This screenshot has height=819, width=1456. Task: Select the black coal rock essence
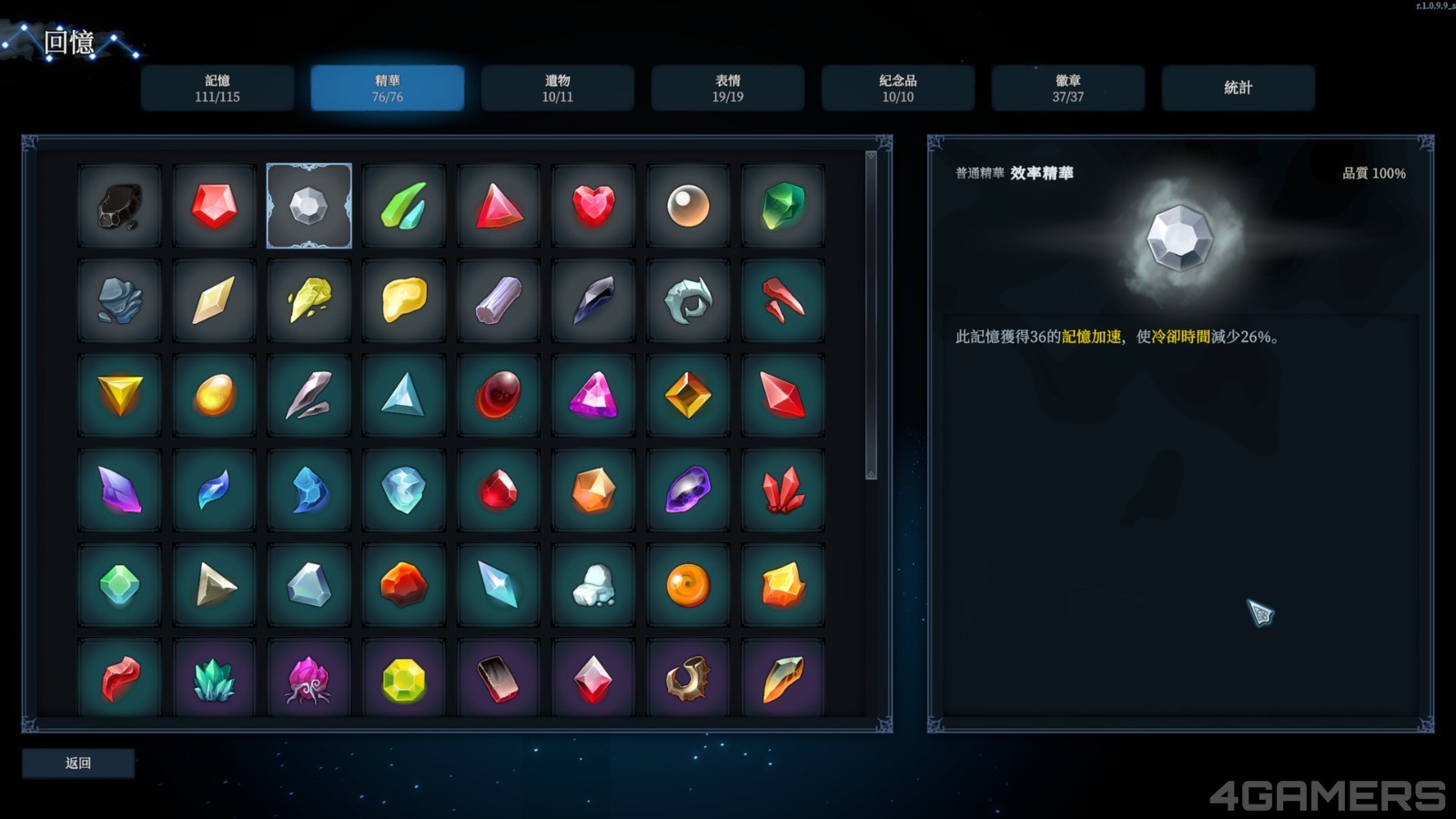(x=120, y=207)
